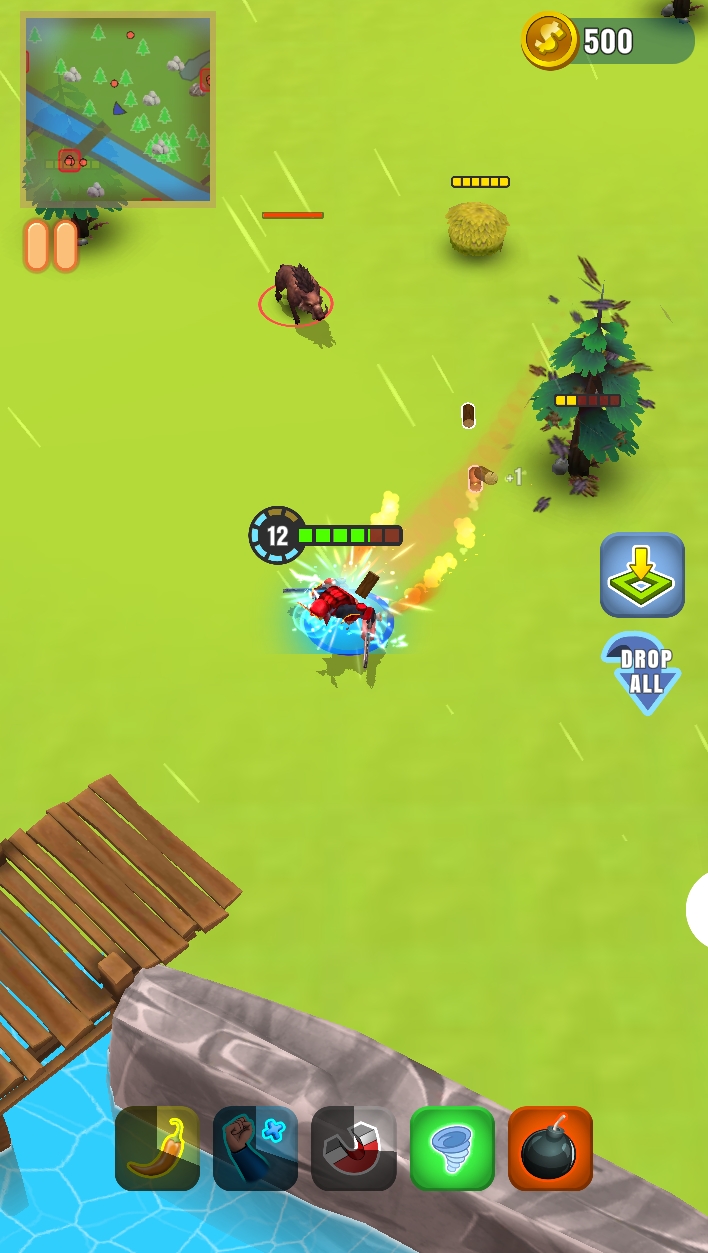Tap the gold coin currency icon

pyautogui.click(x=549, y=40)
